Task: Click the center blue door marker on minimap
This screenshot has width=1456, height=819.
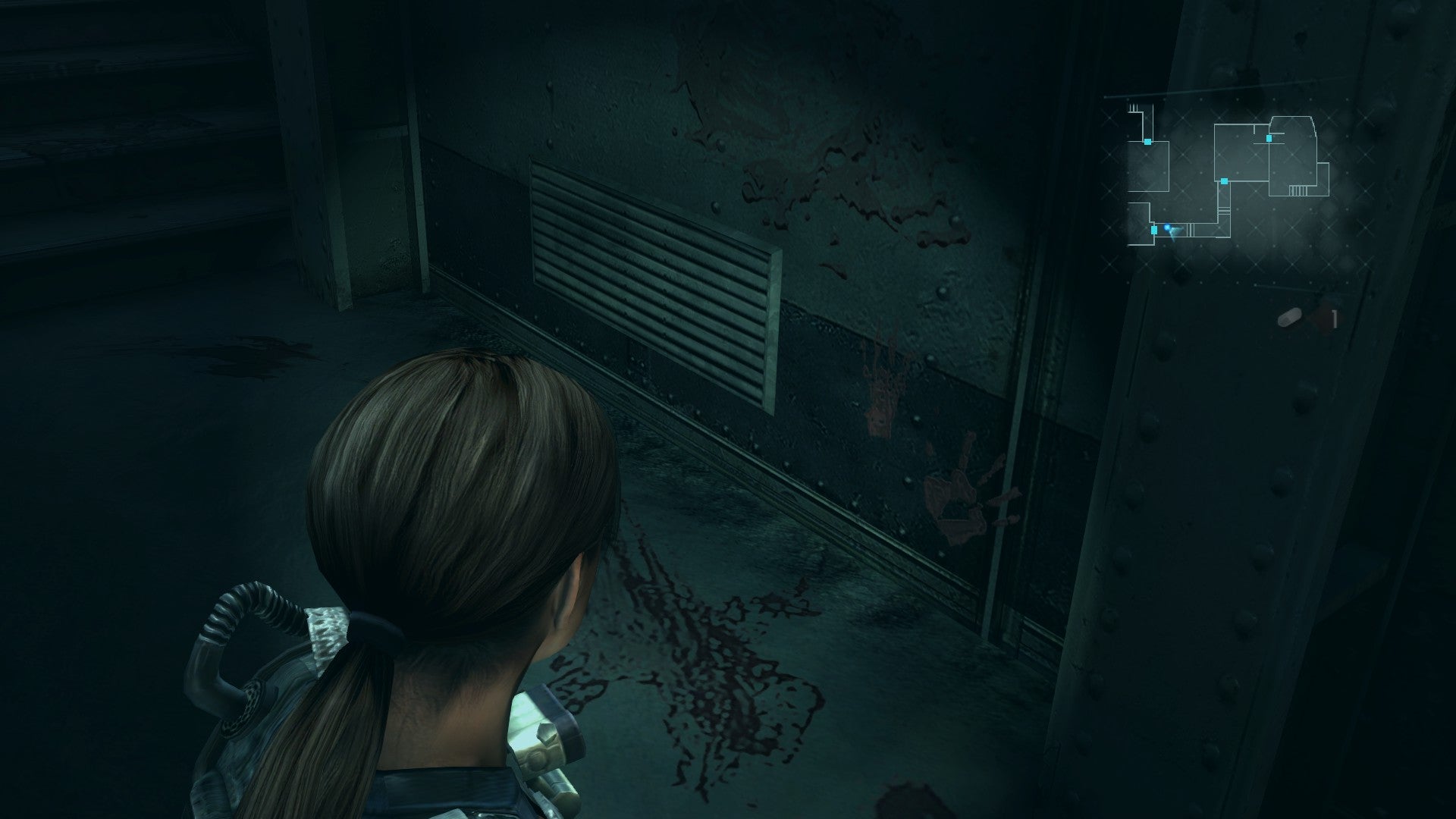Action: point(1223,181)
